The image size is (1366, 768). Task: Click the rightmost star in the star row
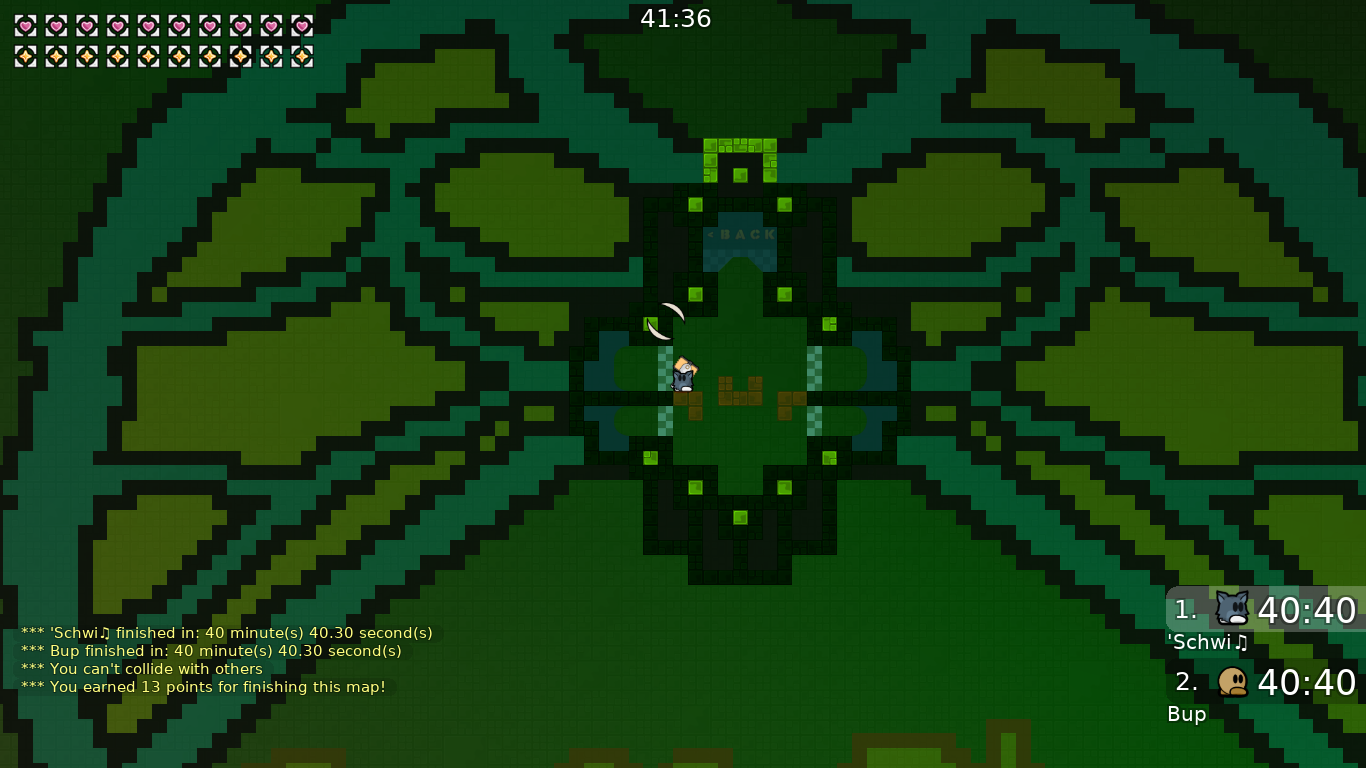coord(301,56)
